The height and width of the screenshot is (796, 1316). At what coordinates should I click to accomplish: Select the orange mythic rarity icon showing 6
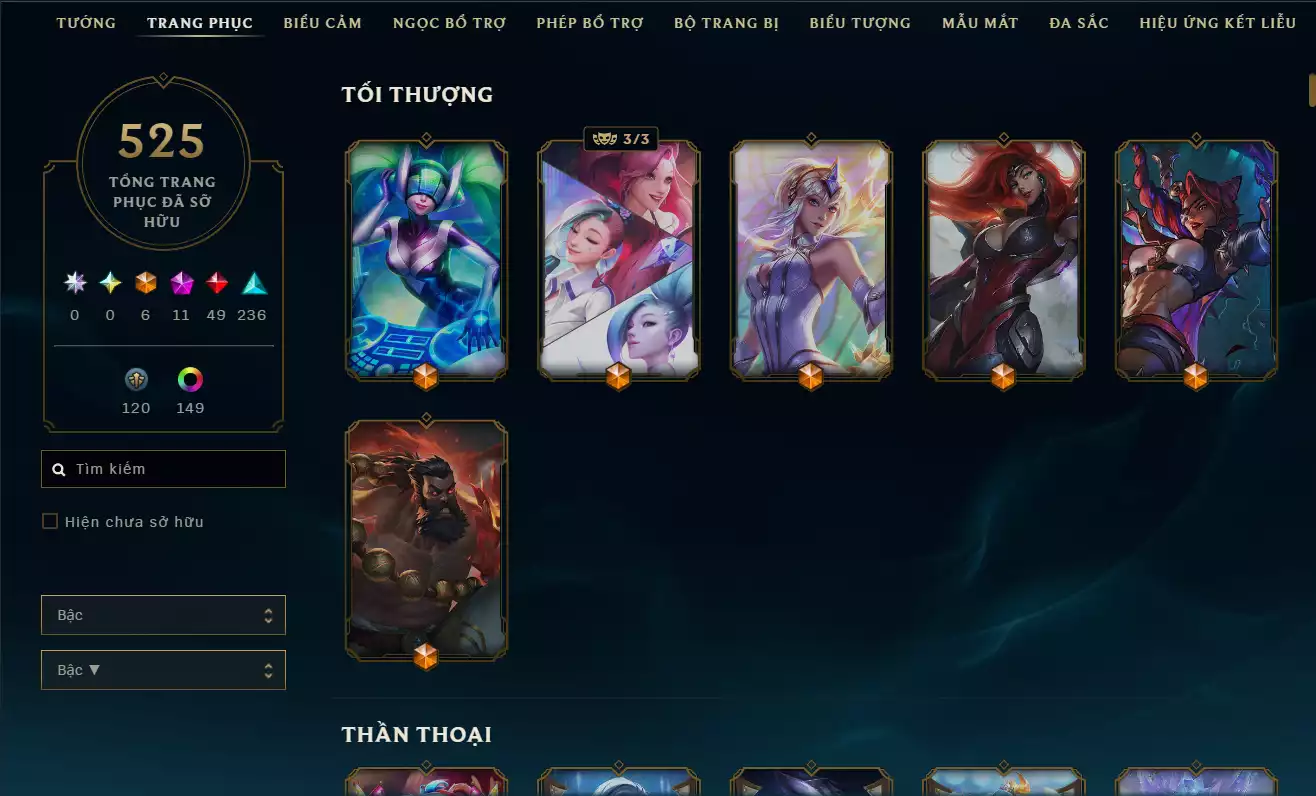145,285
